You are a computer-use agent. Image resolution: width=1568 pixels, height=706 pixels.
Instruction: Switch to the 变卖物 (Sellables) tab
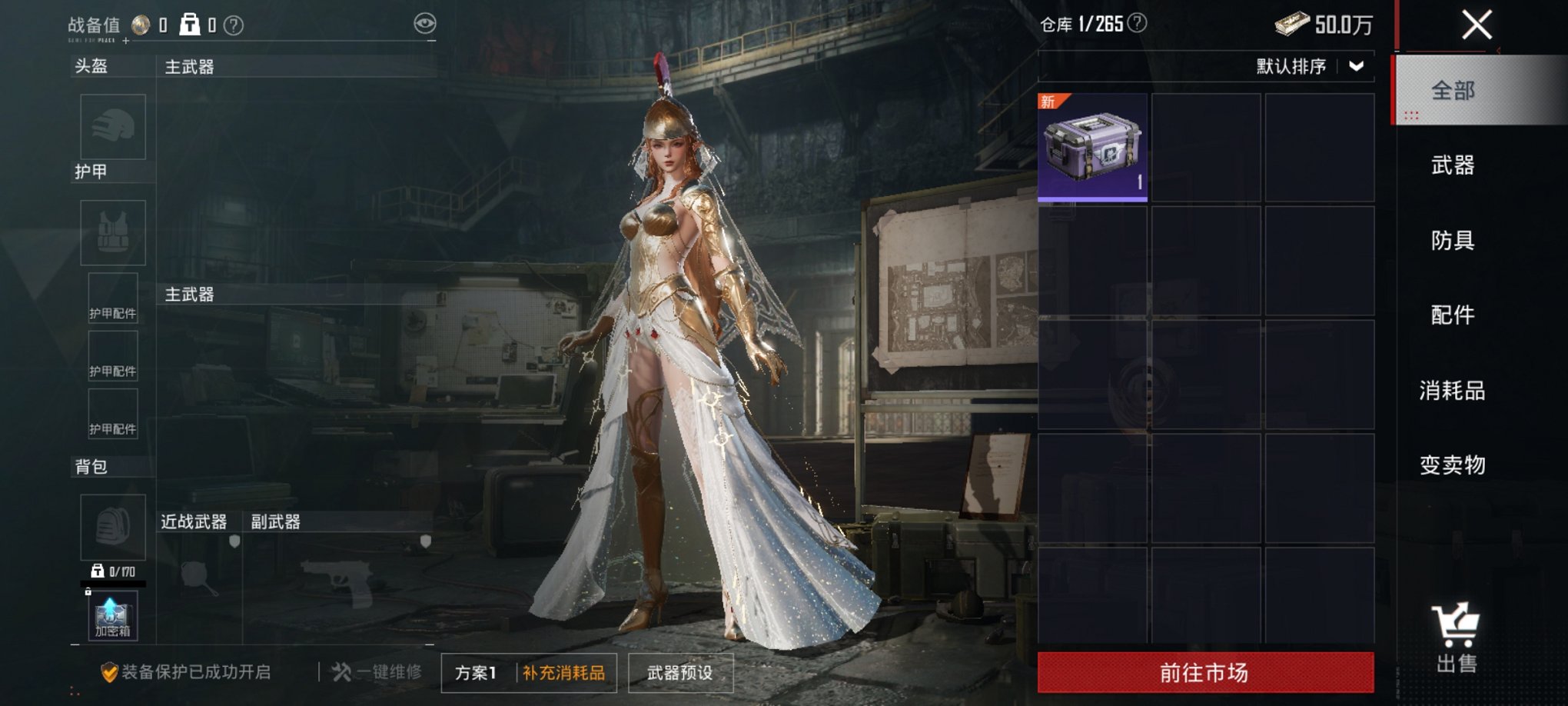1453,465
